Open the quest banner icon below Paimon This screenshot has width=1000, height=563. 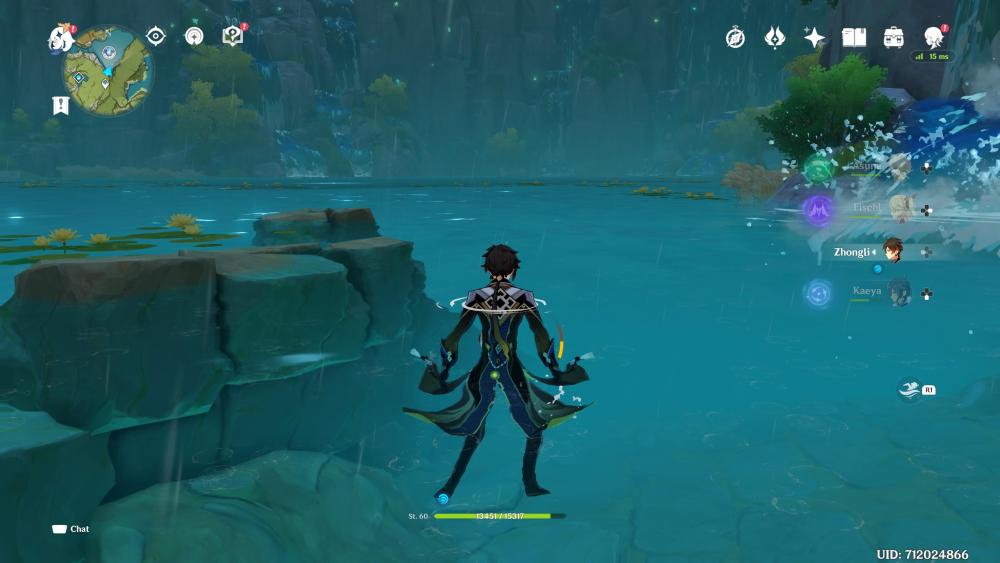(61, 105)
